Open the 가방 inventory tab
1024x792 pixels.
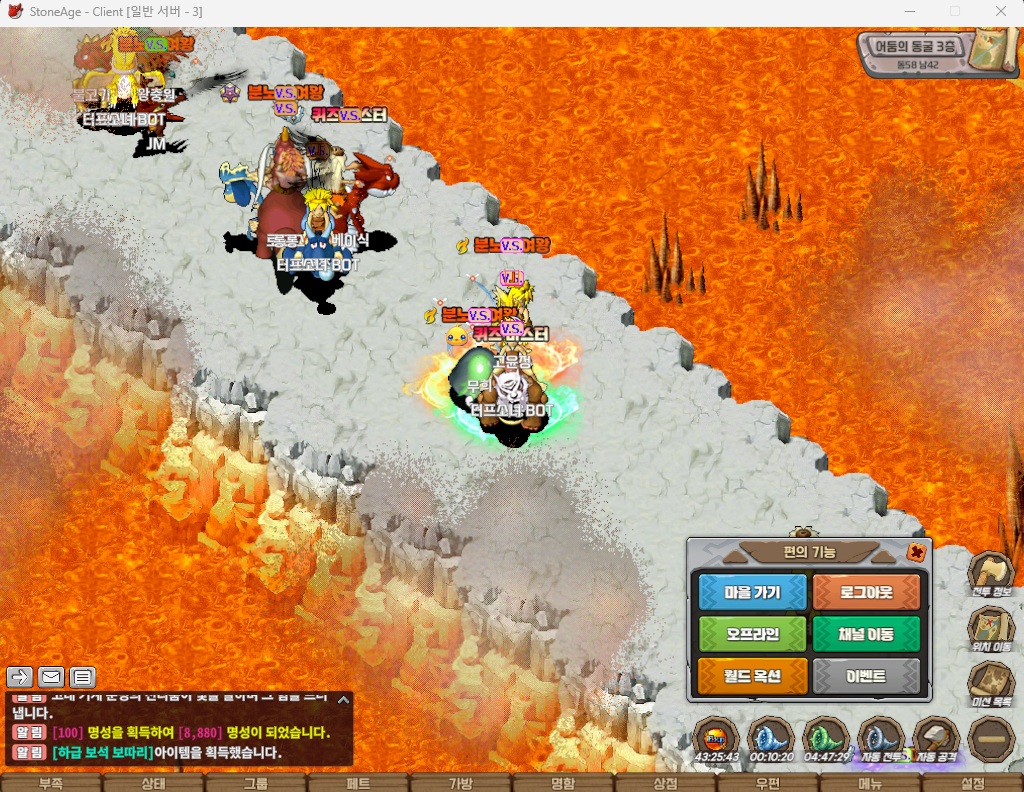click(x=460, y=783)
